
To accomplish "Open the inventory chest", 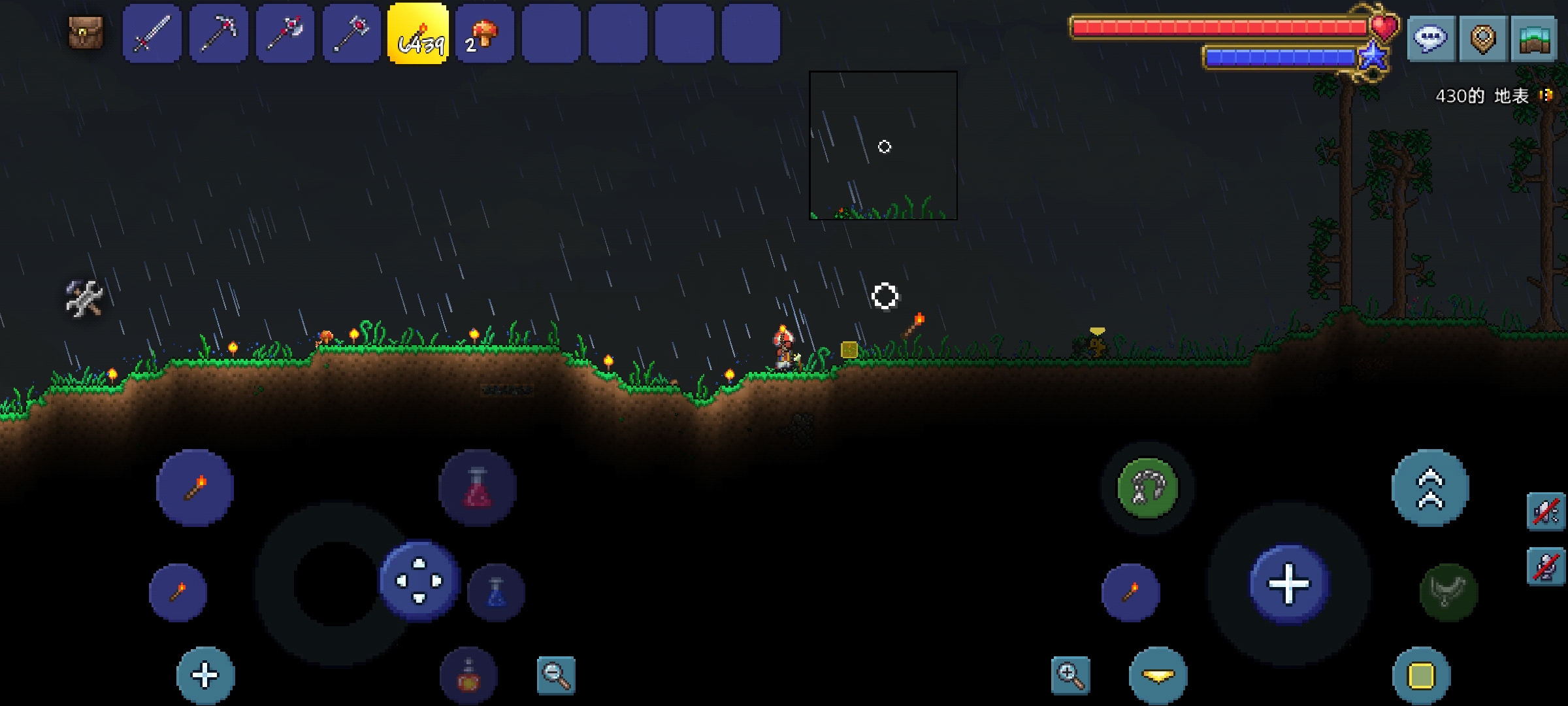I will click(x=86, y=33).
